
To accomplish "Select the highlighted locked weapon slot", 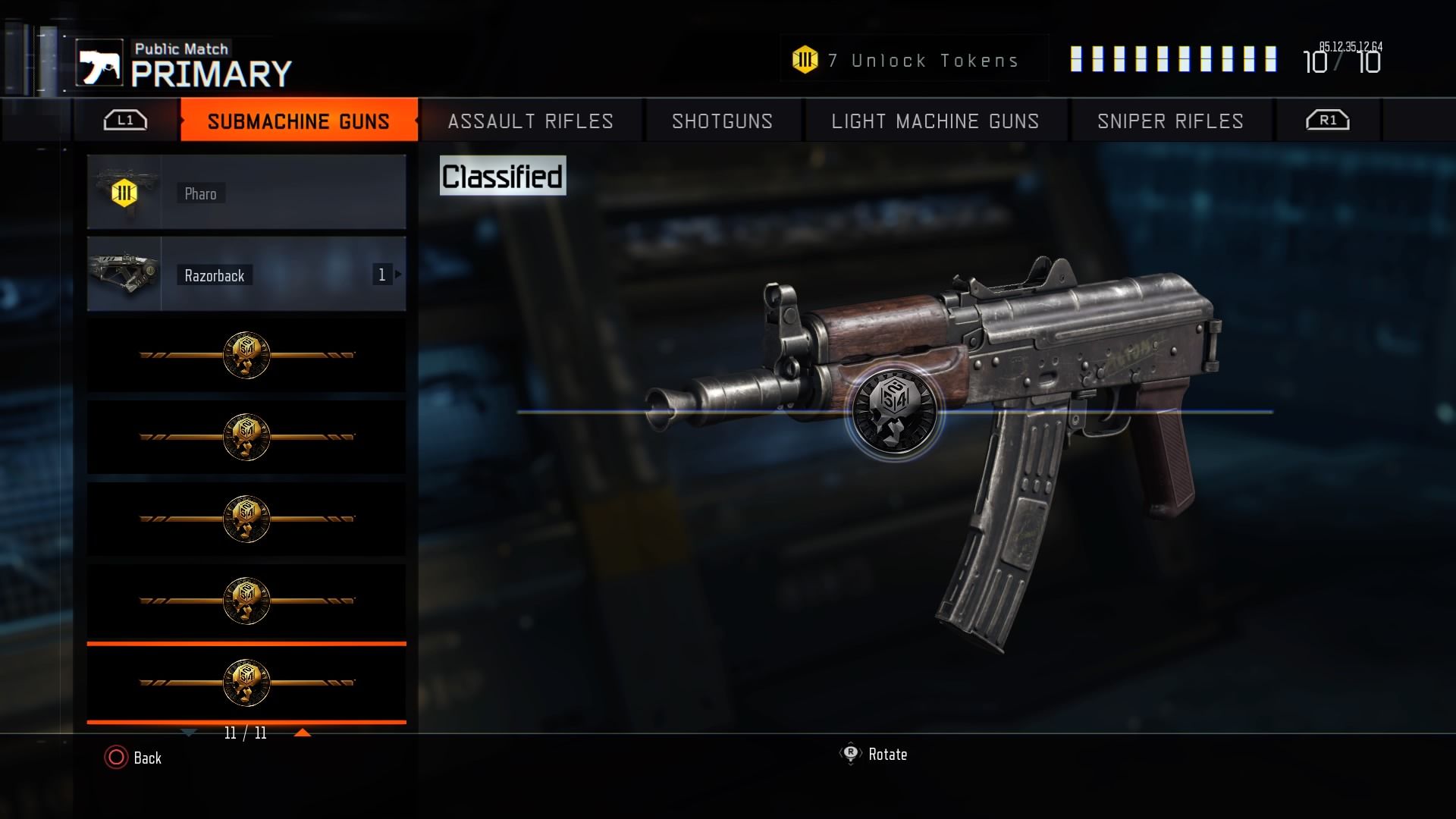I will click(246, 682).
